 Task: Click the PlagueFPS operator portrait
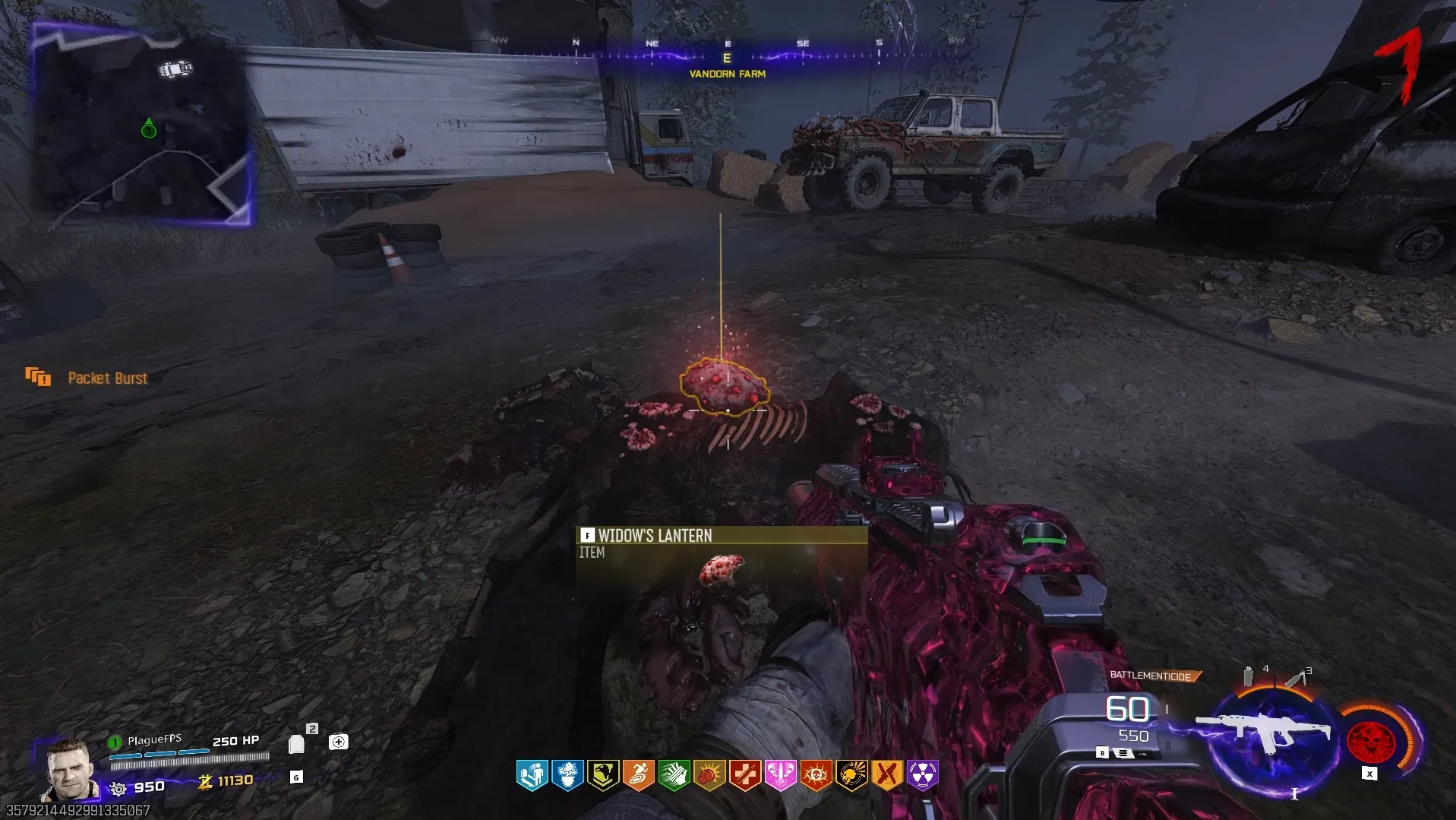[x=70, y=769]
